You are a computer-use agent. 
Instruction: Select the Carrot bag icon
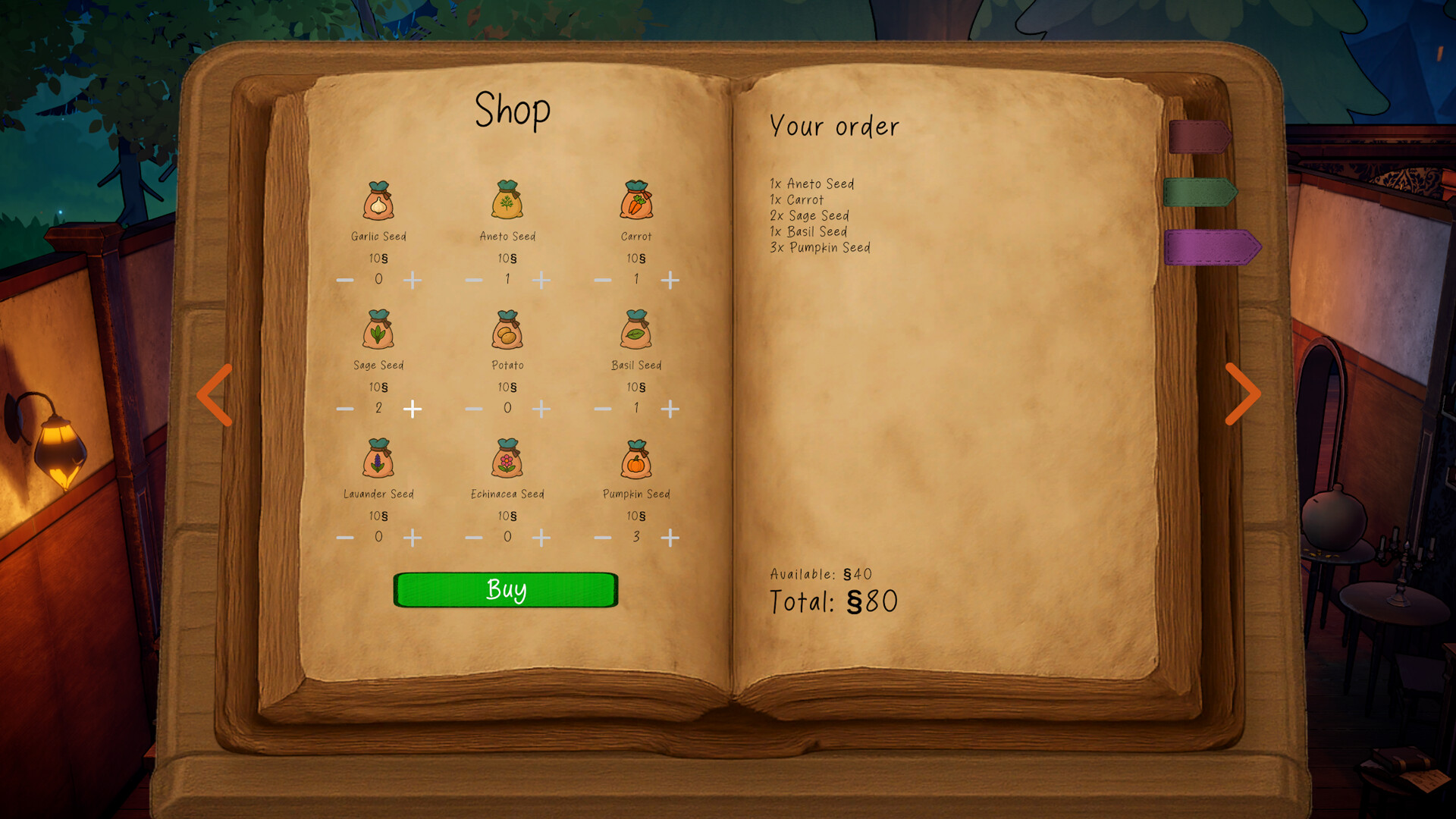coord(637,200)
